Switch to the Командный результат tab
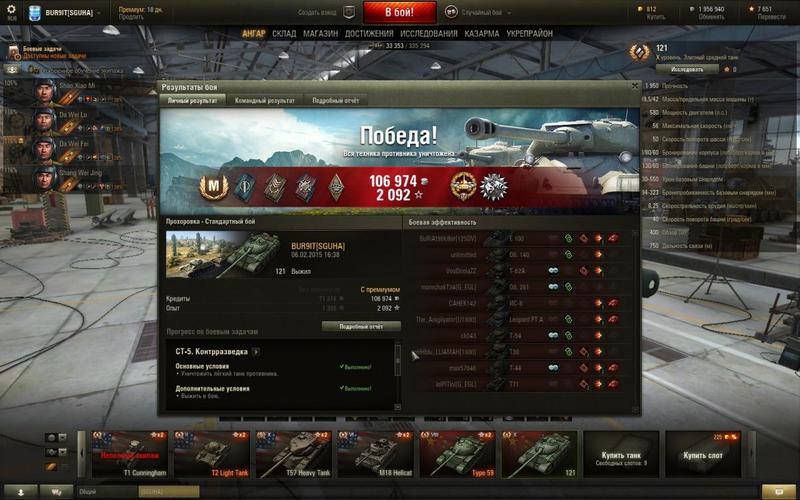Viewport: 800px width, 500px height. (x=264, y=101)
